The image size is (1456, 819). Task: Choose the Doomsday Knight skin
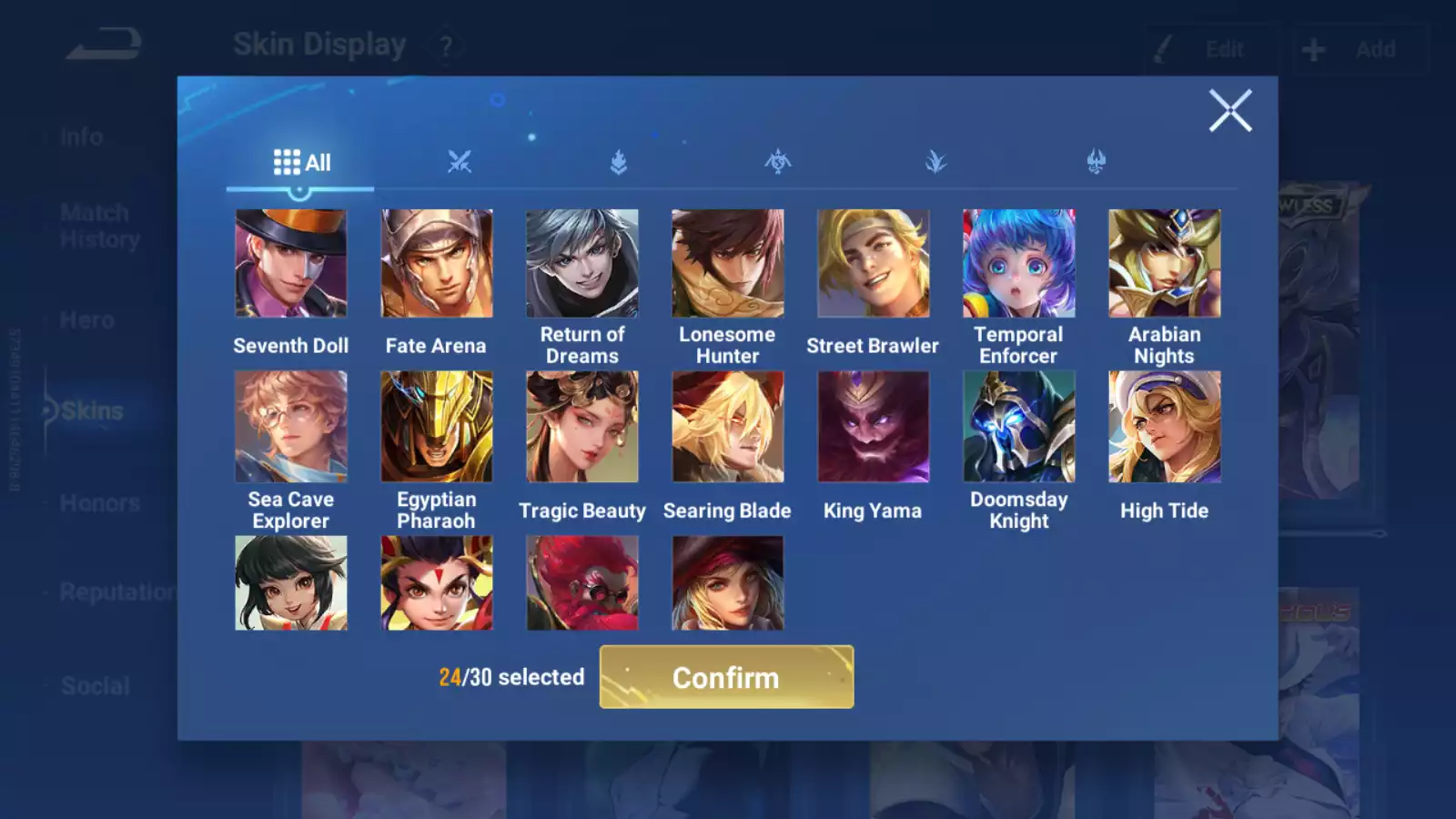pyautogui.click(x=1018, y=426)
